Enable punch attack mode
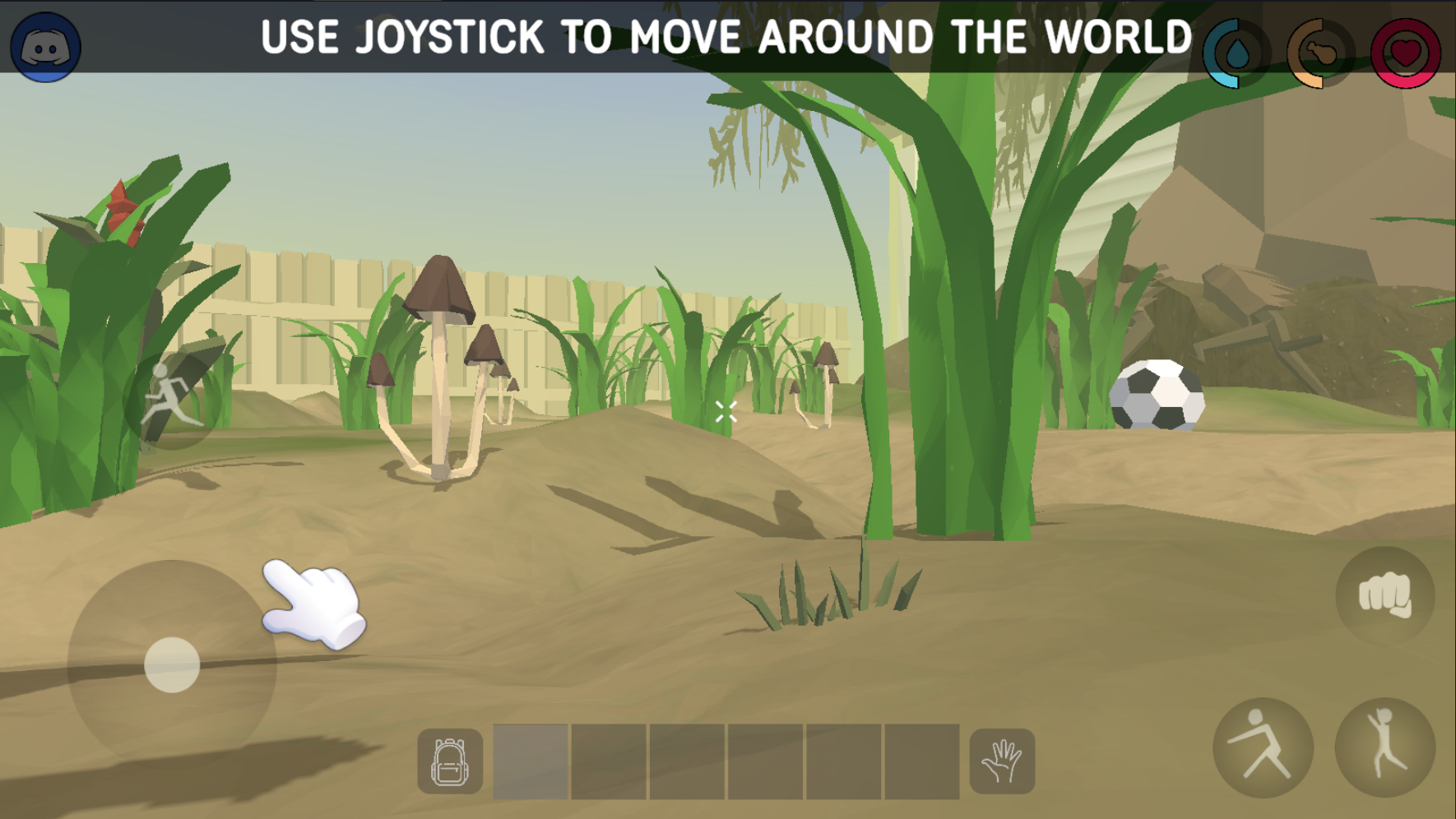The image size is (1456, 819). click(x=1386, y=596)
